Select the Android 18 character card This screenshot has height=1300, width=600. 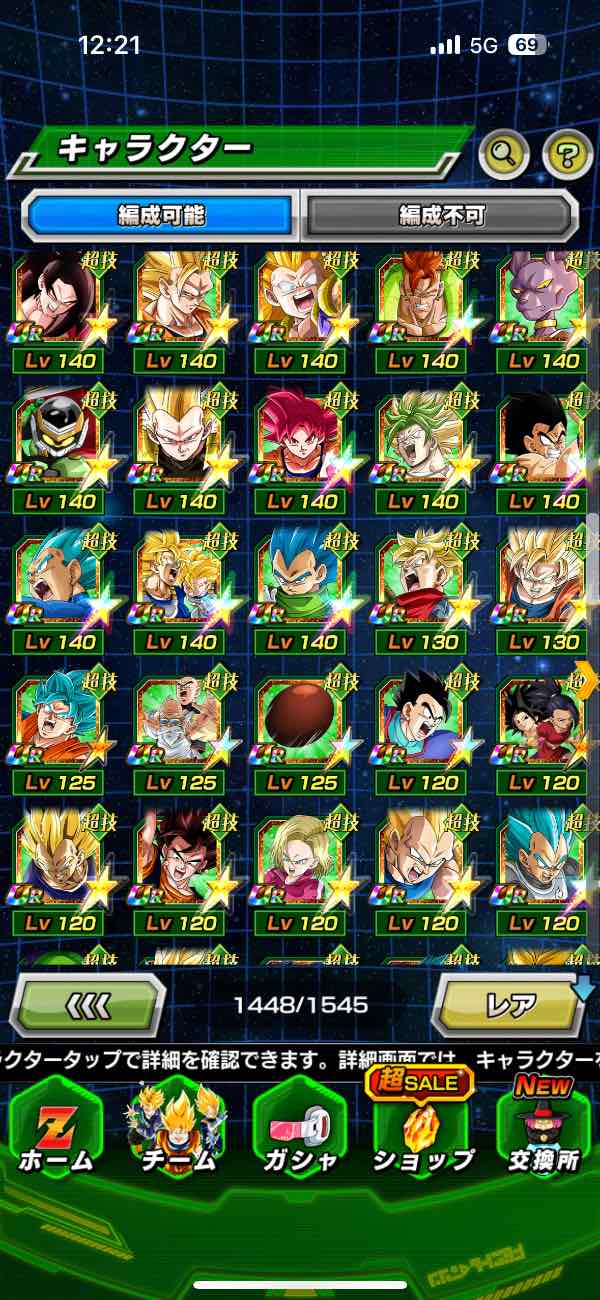(x=300, y=860)
